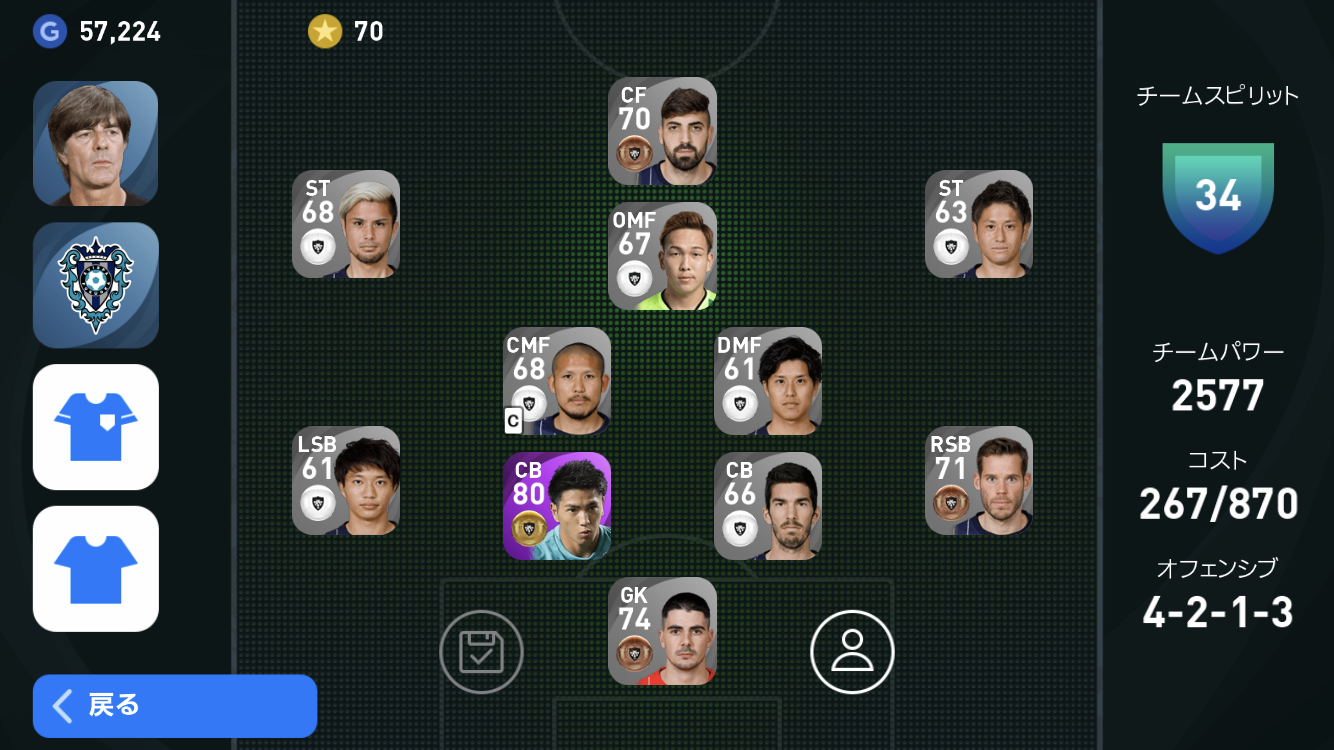Choose the CMF 68 captain card
Viewport: 1334px width, 750px height.
[x=557, y=381]
